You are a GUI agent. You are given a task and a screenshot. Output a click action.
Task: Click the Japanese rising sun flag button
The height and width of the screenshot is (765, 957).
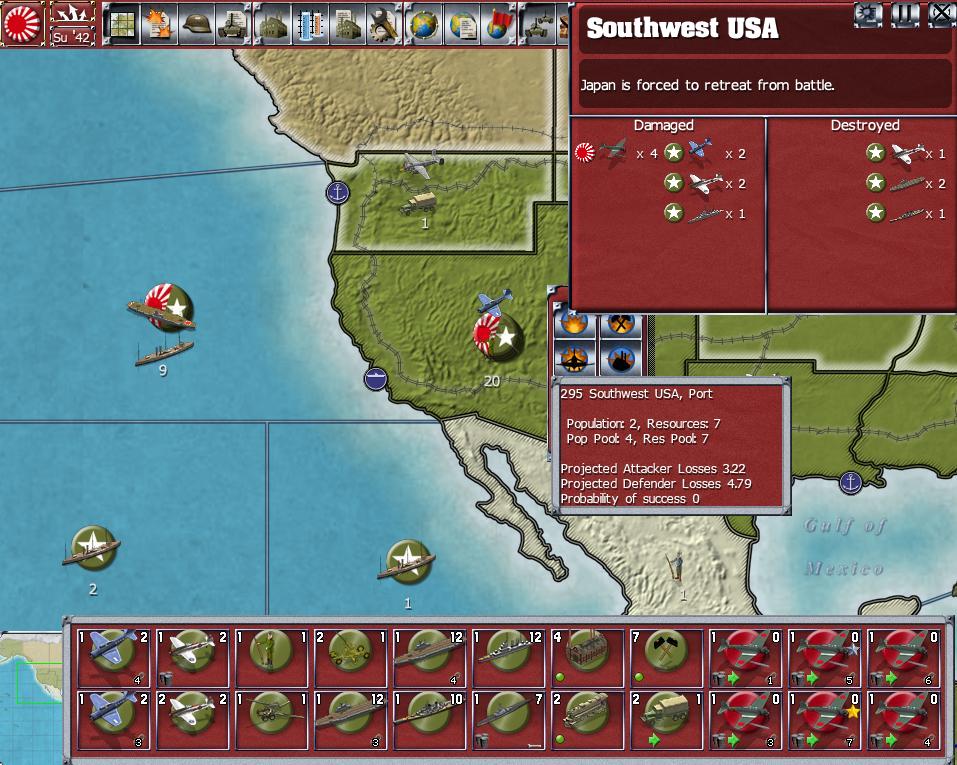(x=22, y=22)
